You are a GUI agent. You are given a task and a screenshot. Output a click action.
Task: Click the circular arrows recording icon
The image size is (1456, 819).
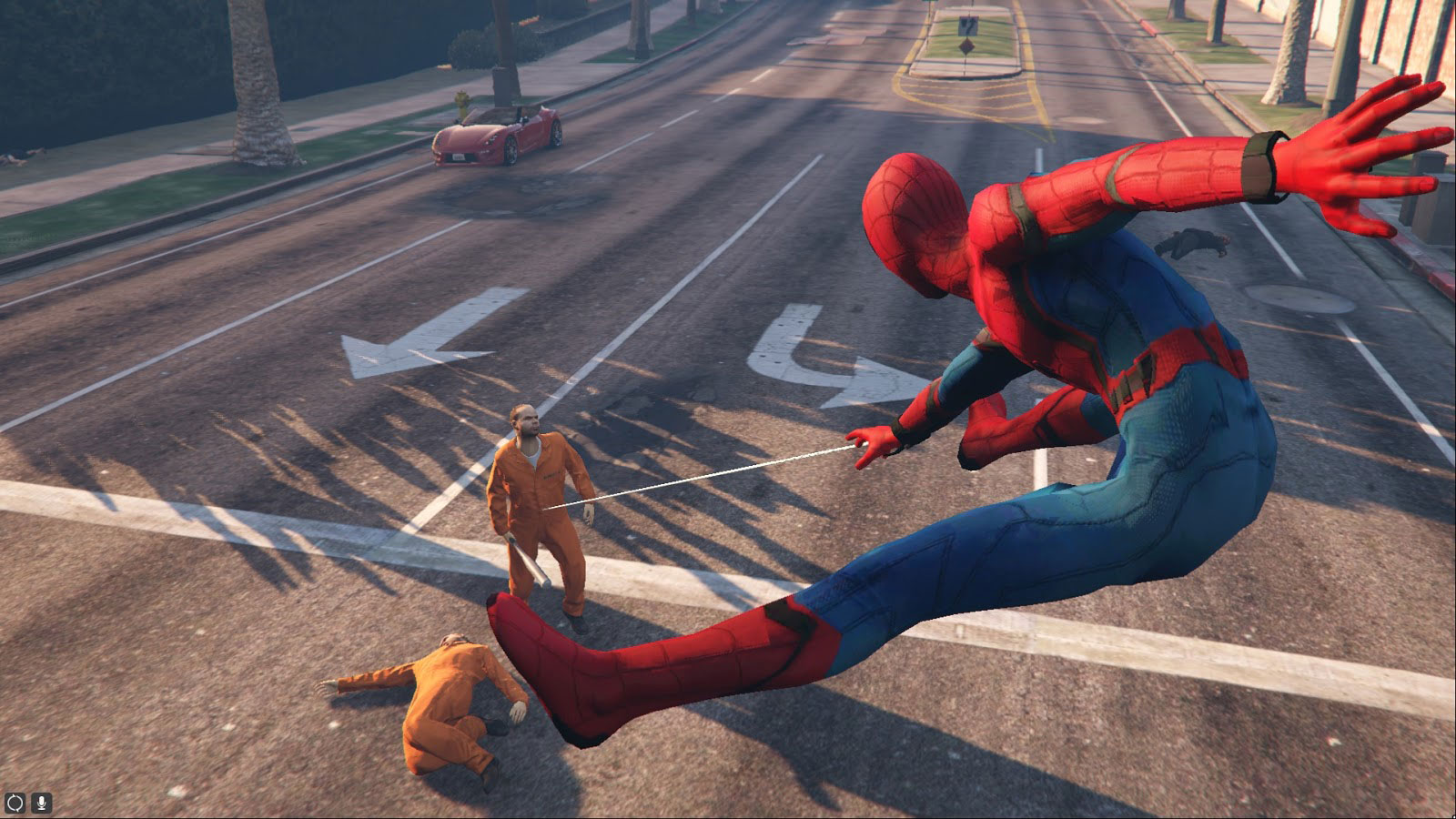tap(15, 804)
